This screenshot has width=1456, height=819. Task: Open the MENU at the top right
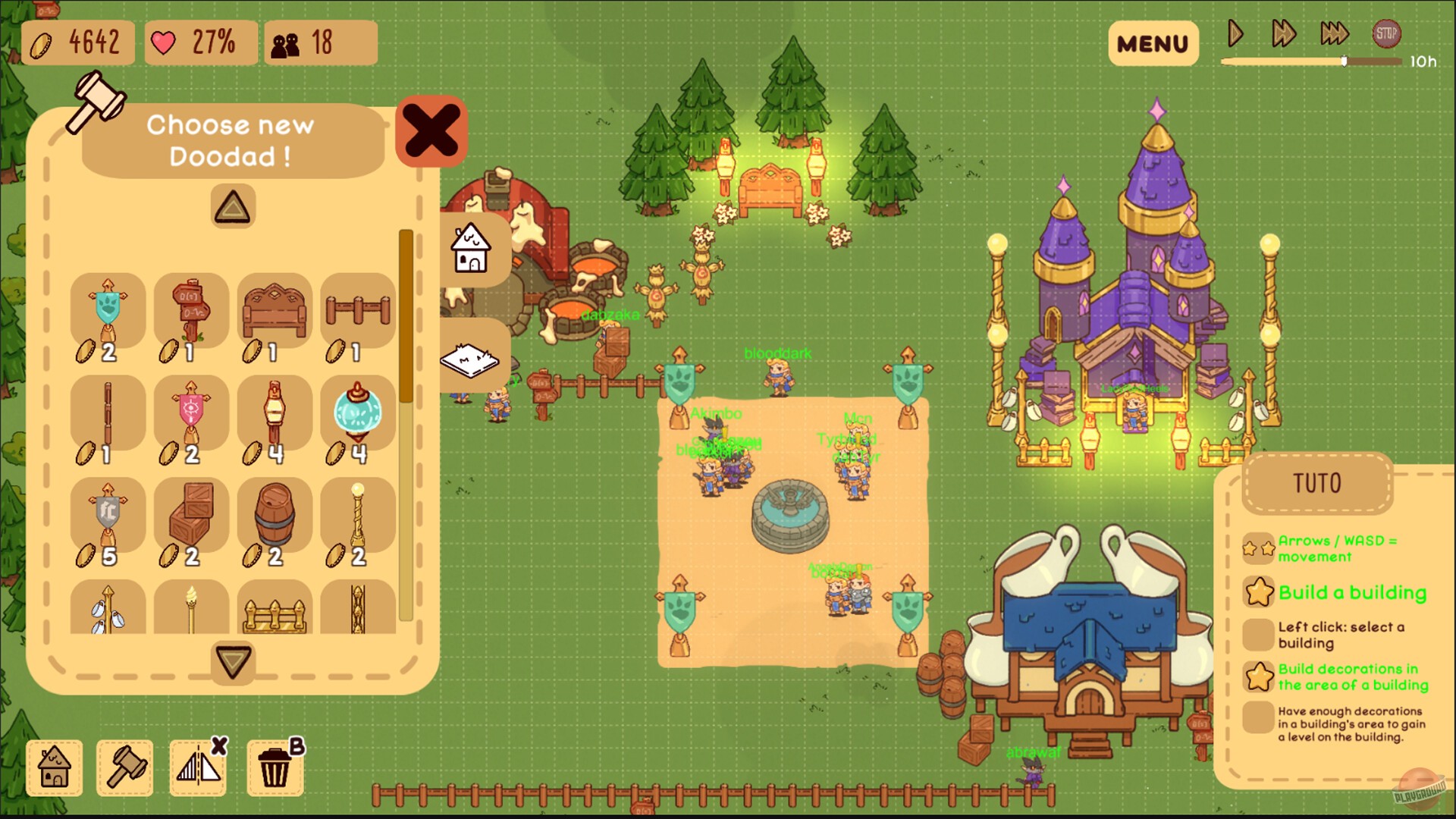(x=1153, y=43)
